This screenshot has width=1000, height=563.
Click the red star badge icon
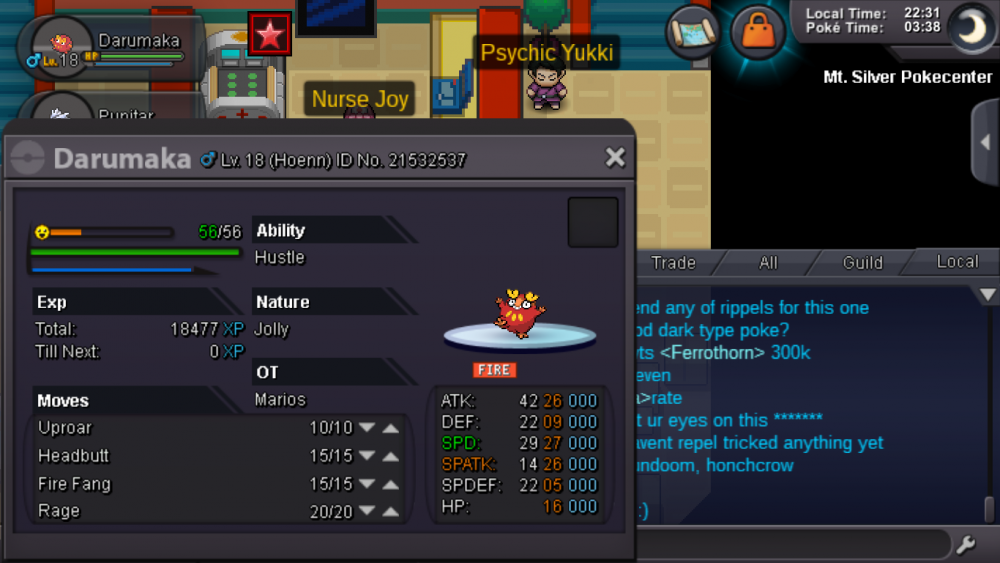click(x=269, y=35)
